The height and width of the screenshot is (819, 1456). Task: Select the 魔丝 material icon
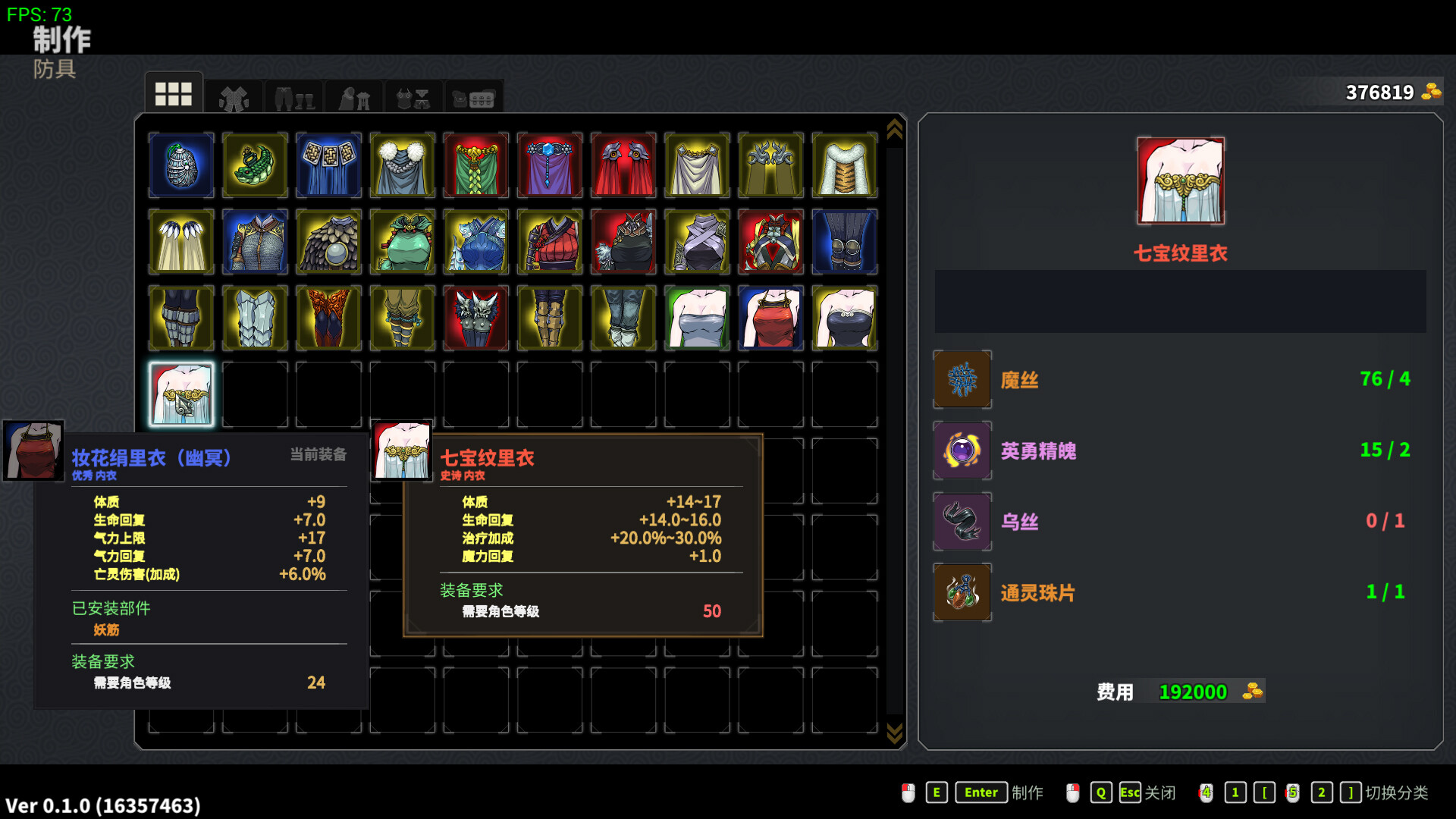[x=962, y=379]
